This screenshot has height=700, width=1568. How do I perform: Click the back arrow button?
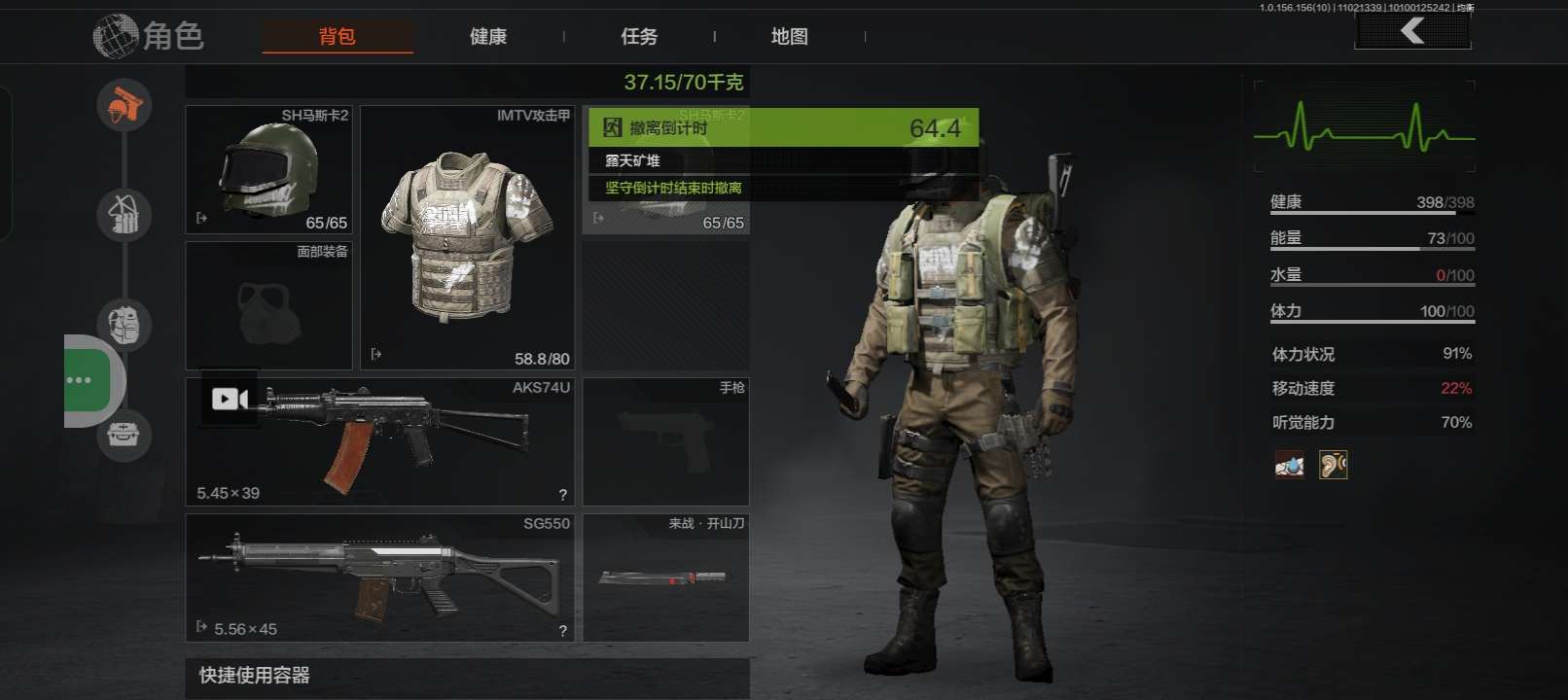pos(1412,31)
